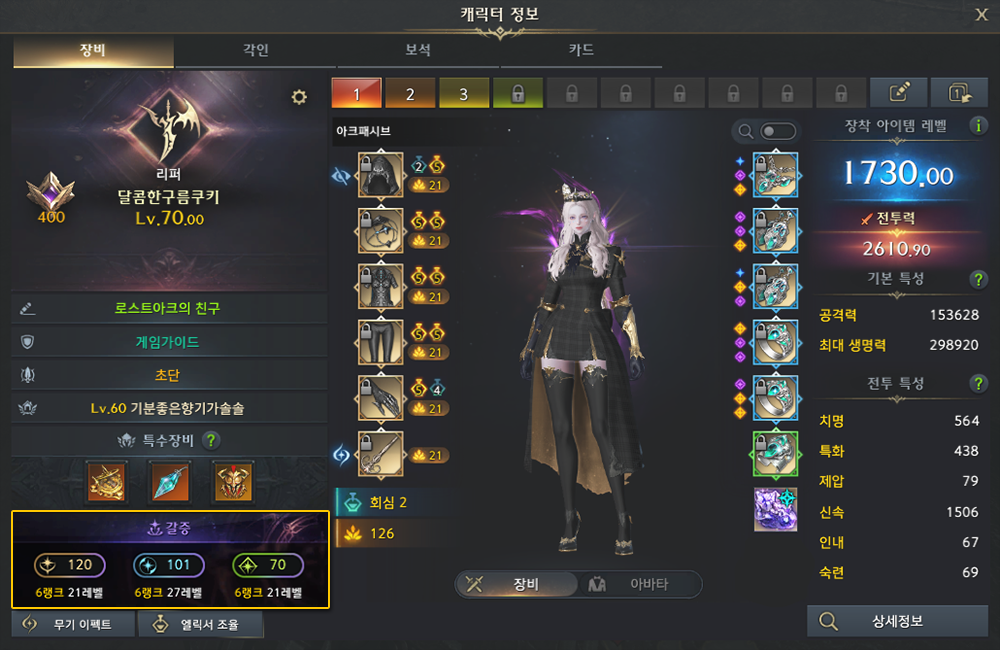
Task: Click the 상세정보 button
Action: point(897,621)
